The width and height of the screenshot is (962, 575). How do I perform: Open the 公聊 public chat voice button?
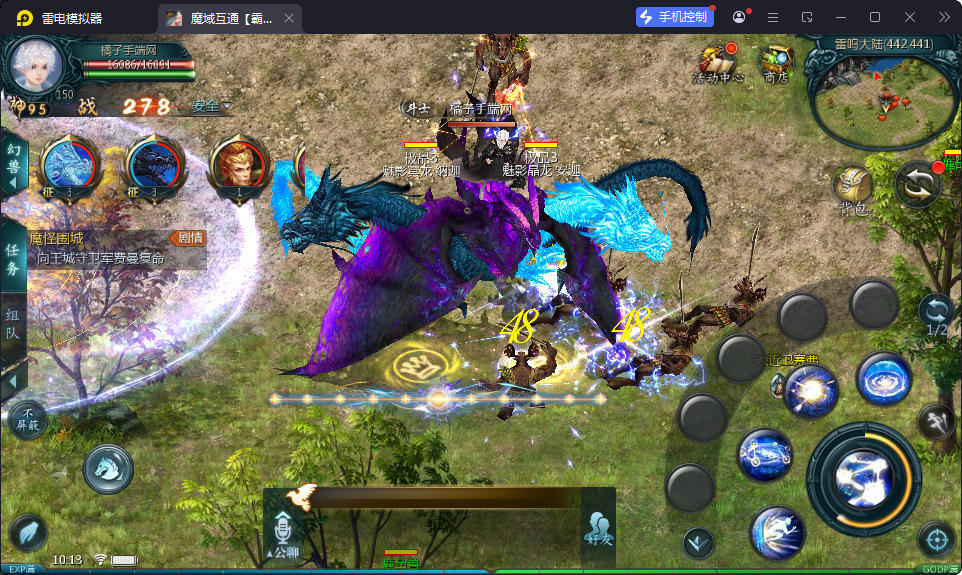tap(283, 532)
